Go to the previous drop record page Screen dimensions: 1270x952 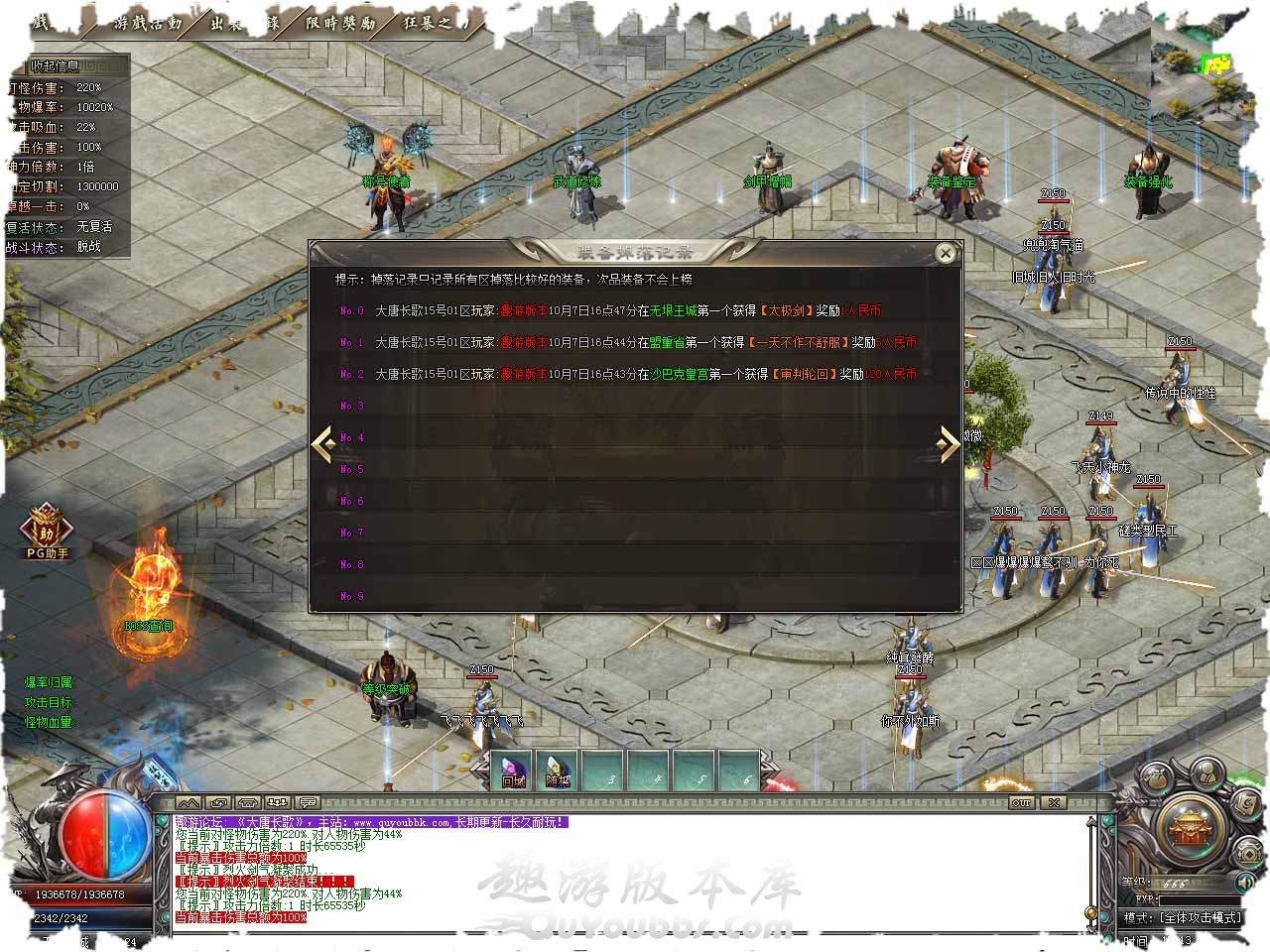[x=322, y=445]
